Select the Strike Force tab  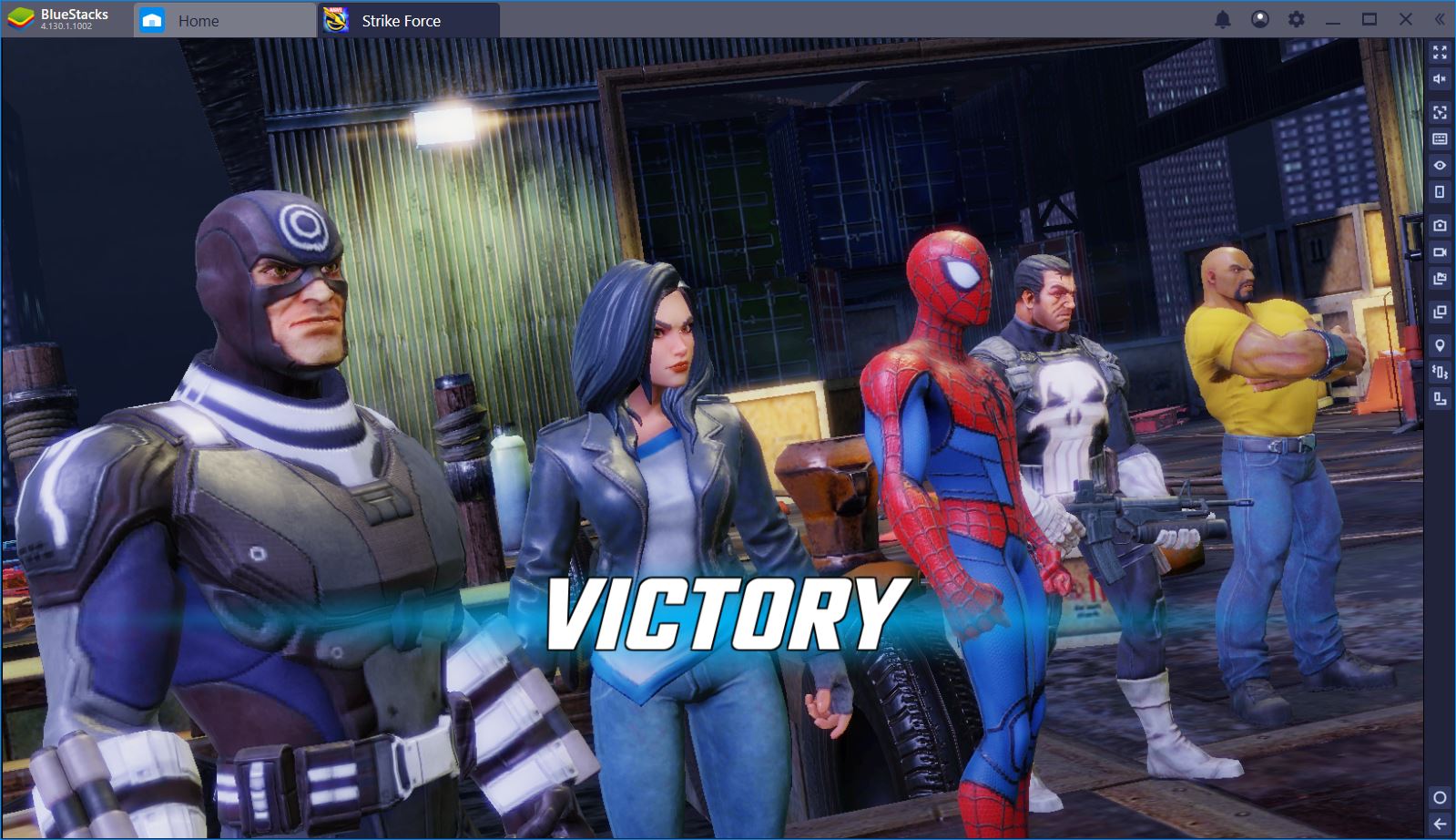401,19
